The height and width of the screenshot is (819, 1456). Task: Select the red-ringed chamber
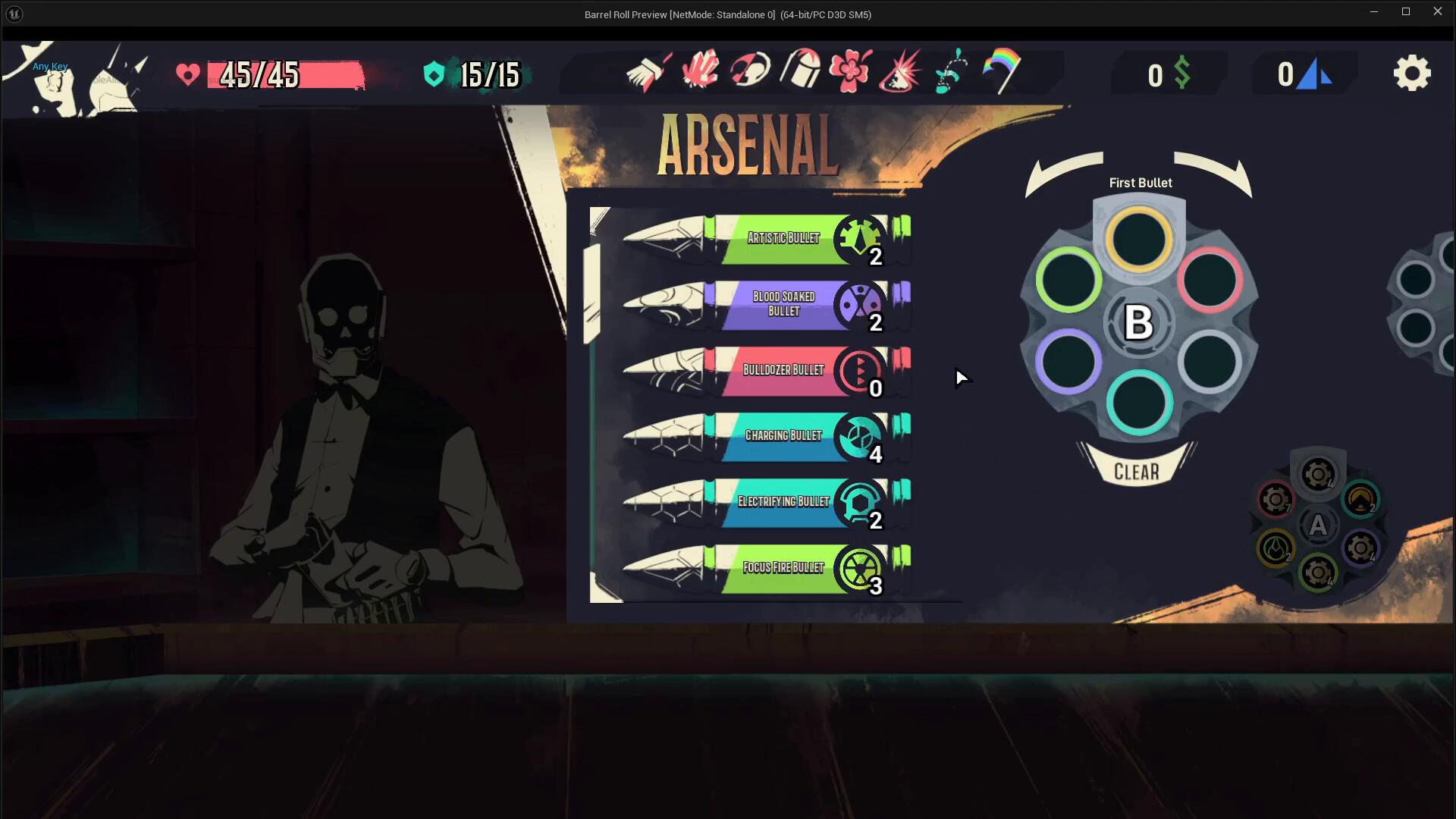coord(1210,280)
